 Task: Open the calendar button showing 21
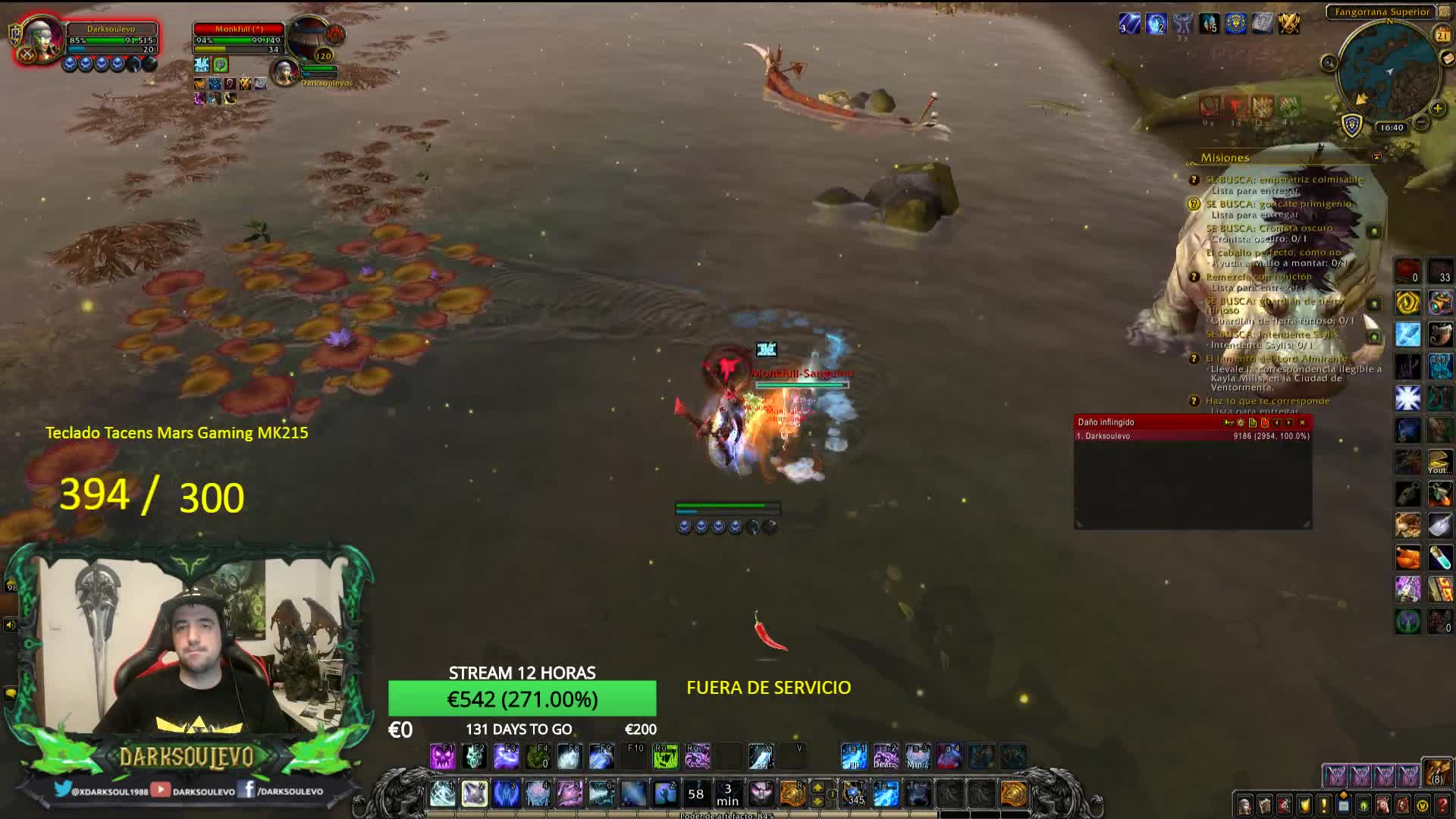click(1442, 36)
